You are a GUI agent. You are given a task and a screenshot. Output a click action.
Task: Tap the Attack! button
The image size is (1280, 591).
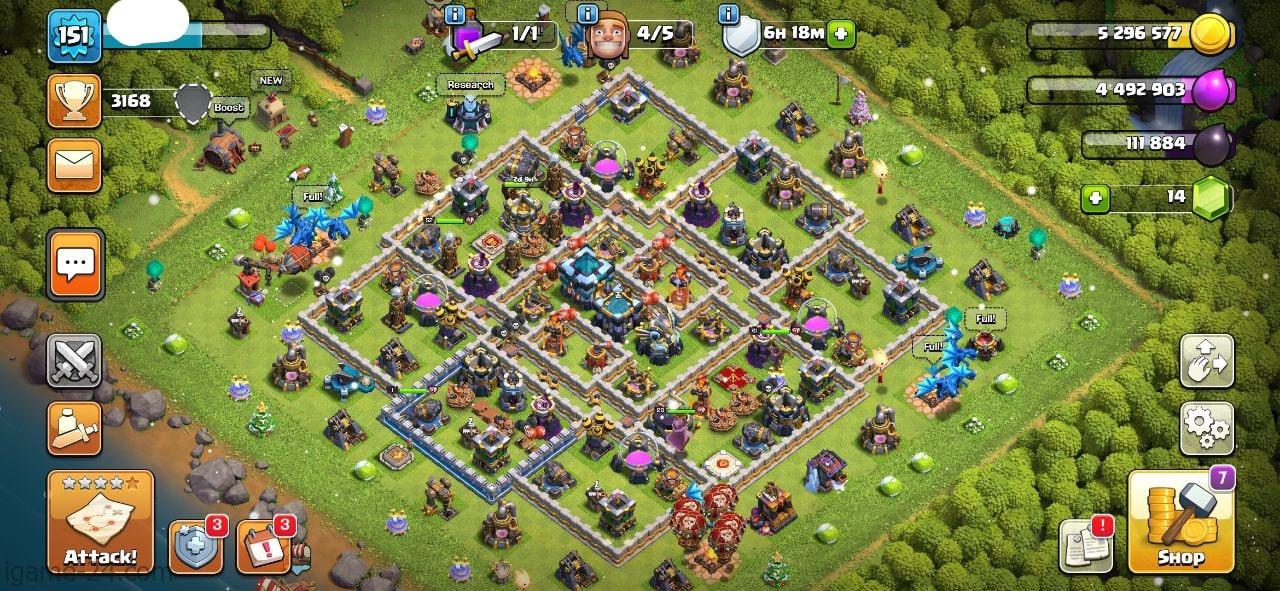coord(100,522)
